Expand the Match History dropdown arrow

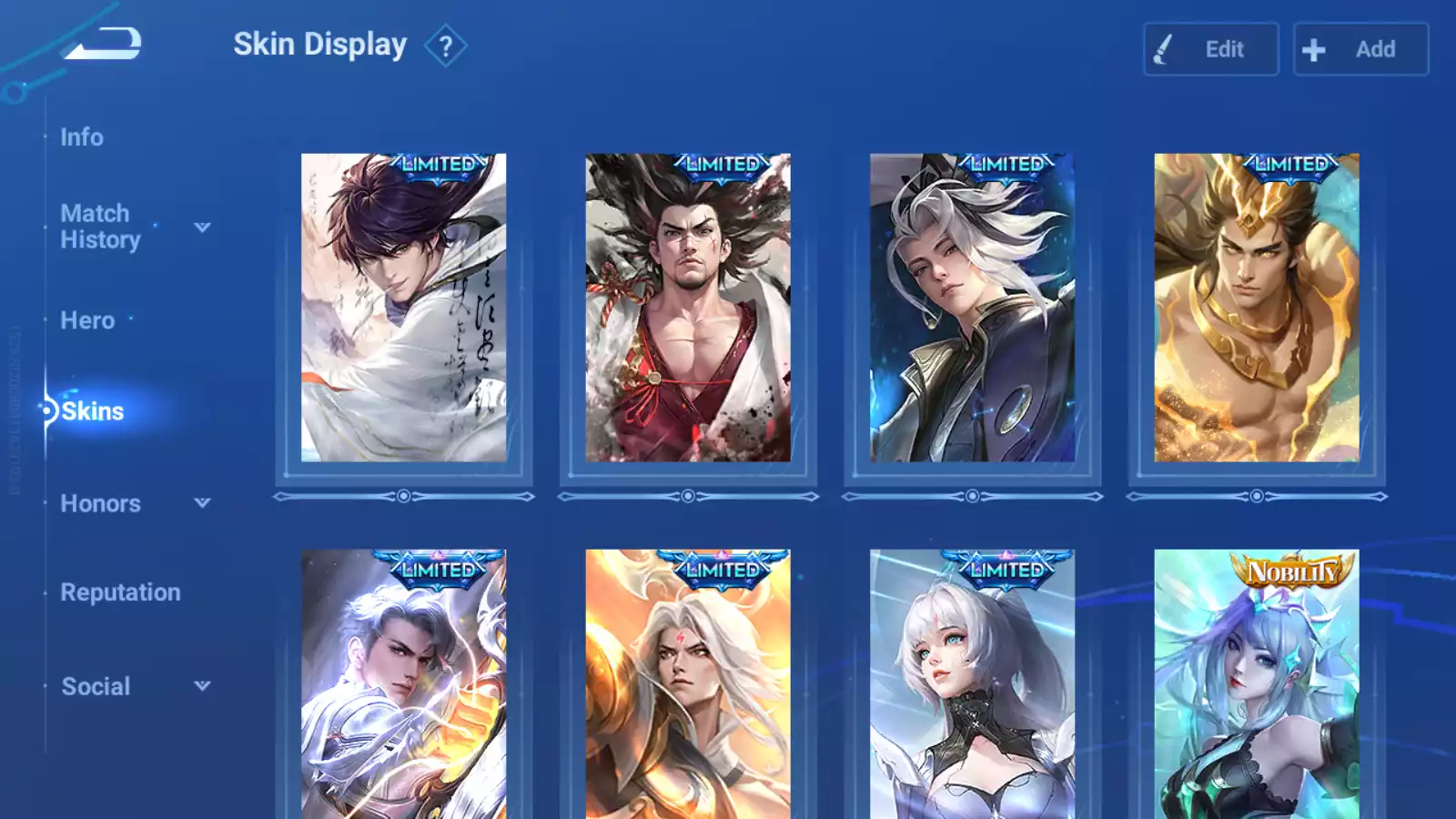click(x=202, y=227)
